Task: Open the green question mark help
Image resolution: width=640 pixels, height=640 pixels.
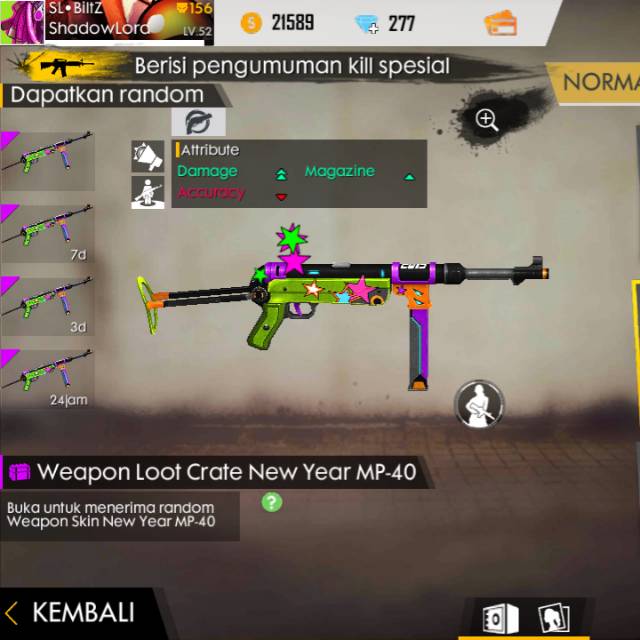Action: point(271,501)
